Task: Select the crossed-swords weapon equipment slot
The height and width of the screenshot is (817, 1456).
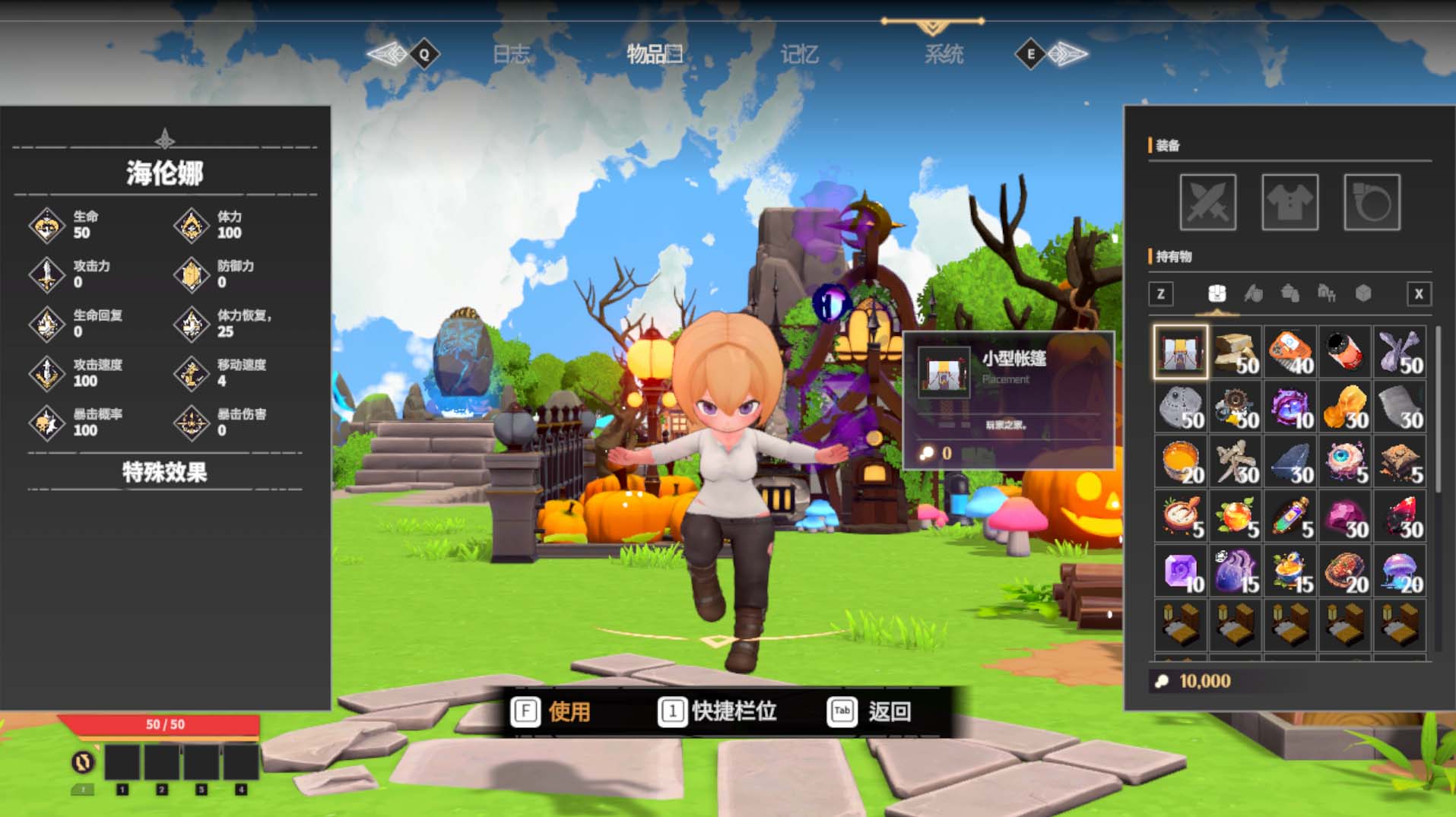Action: [x=1207, y=202]
